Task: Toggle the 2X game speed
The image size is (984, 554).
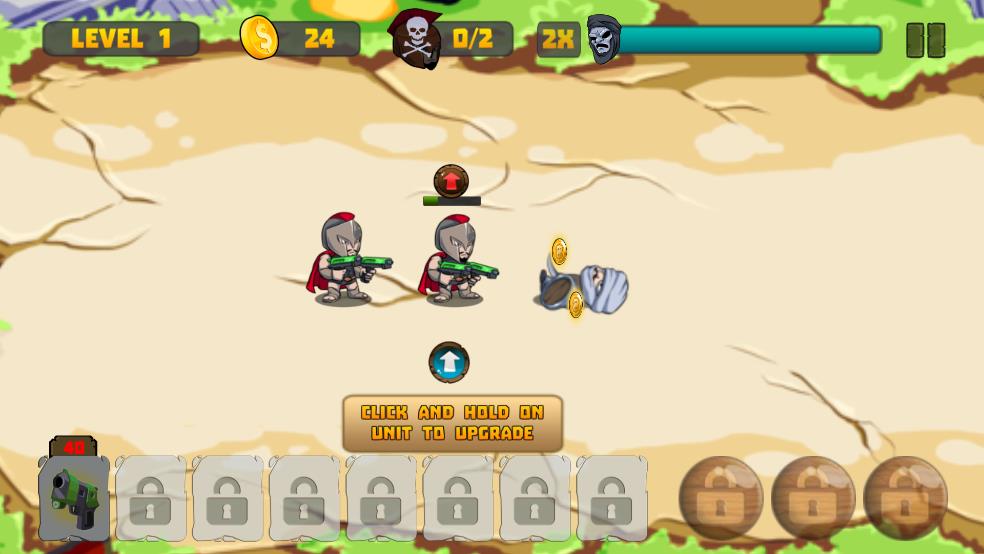Action: 558,40
